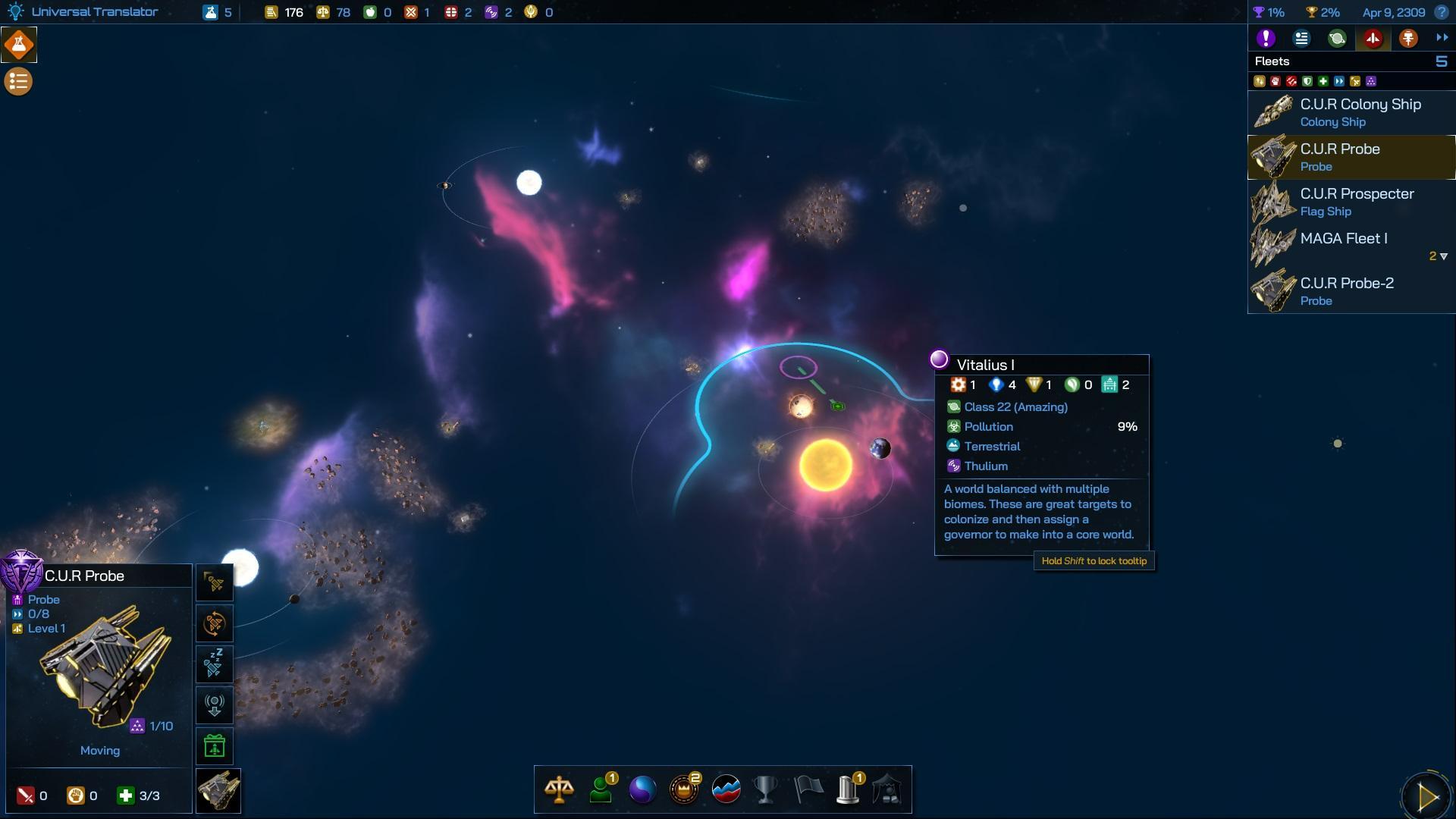
Task: Collapse side panel with double-arrow button
Action: click(1442, 38)
